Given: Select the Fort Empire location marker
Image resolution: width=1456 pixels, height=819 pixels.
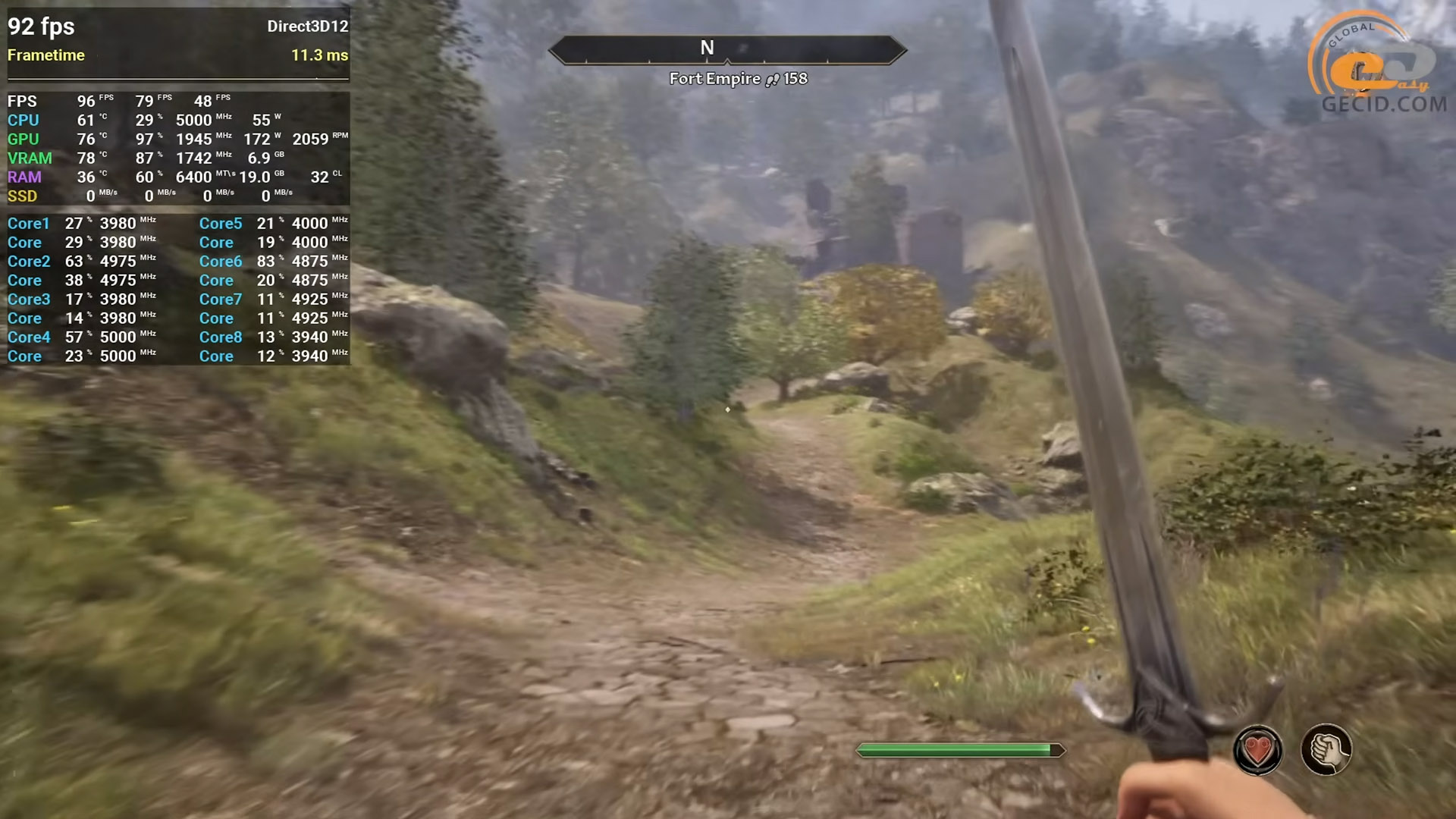Looking at the screenshot, I should [737, 79].
